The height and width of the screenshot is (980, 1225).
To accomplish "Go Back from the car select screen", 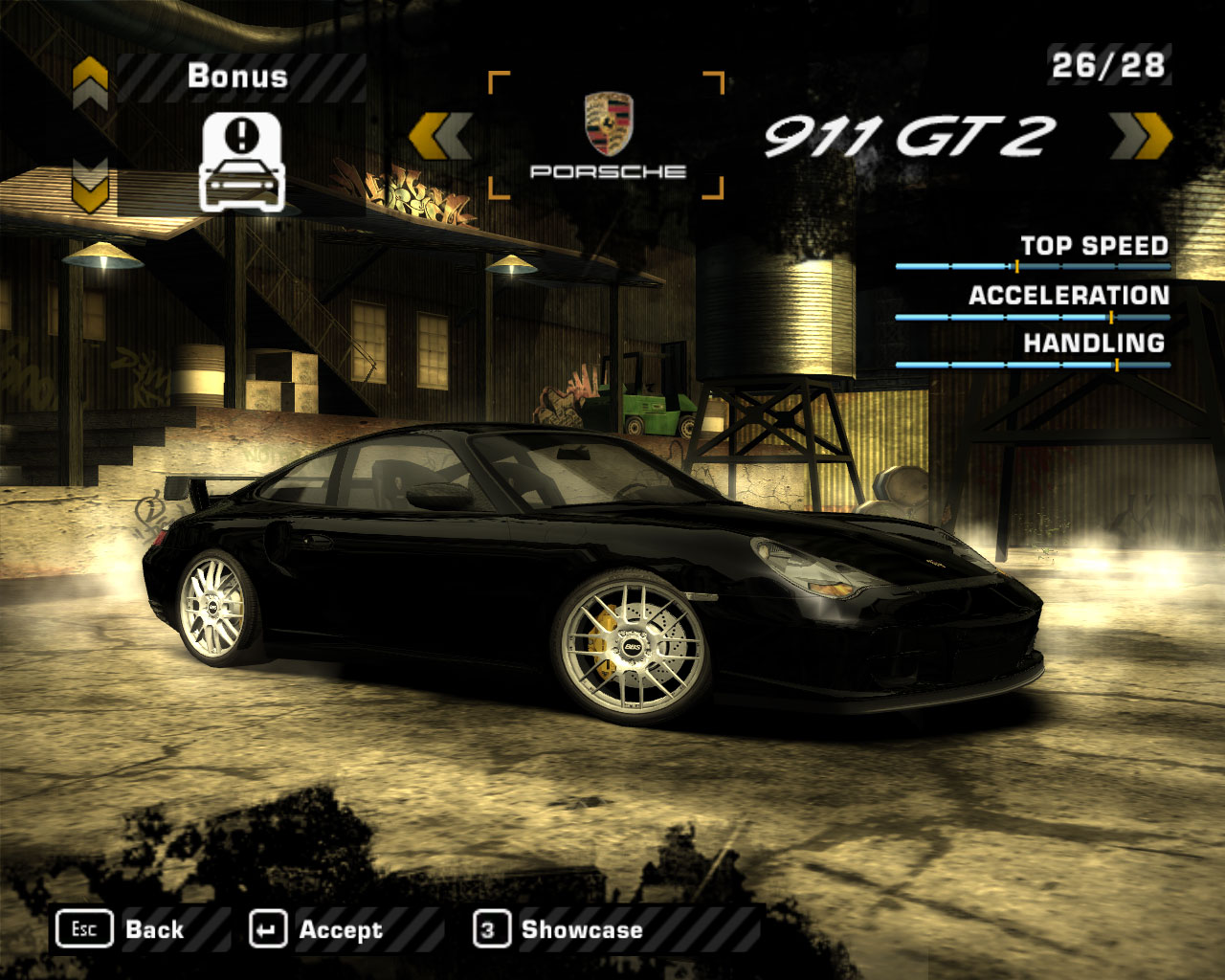I will [121, 929].
